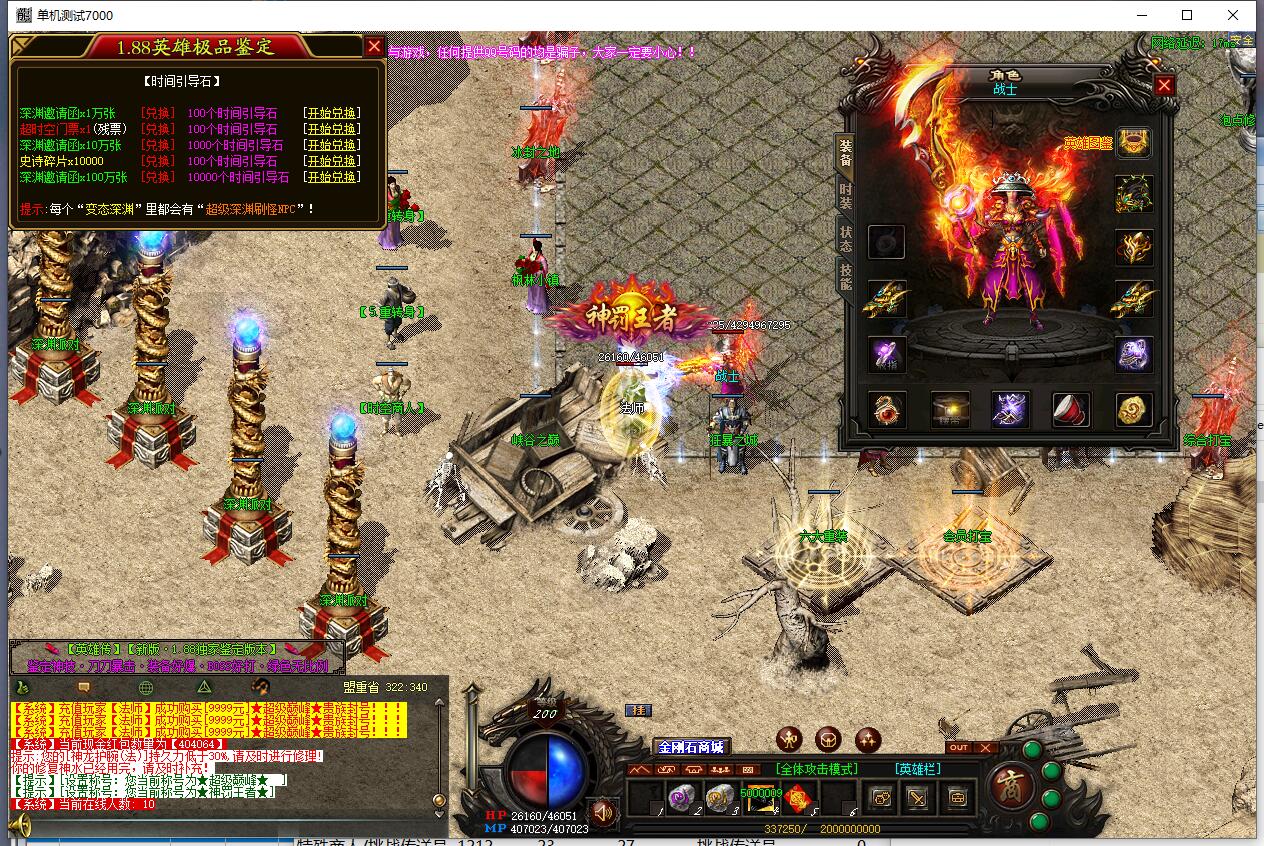
Task: Click 开始兑换 for 深渊邀请函x100万张
Action: 331,177
